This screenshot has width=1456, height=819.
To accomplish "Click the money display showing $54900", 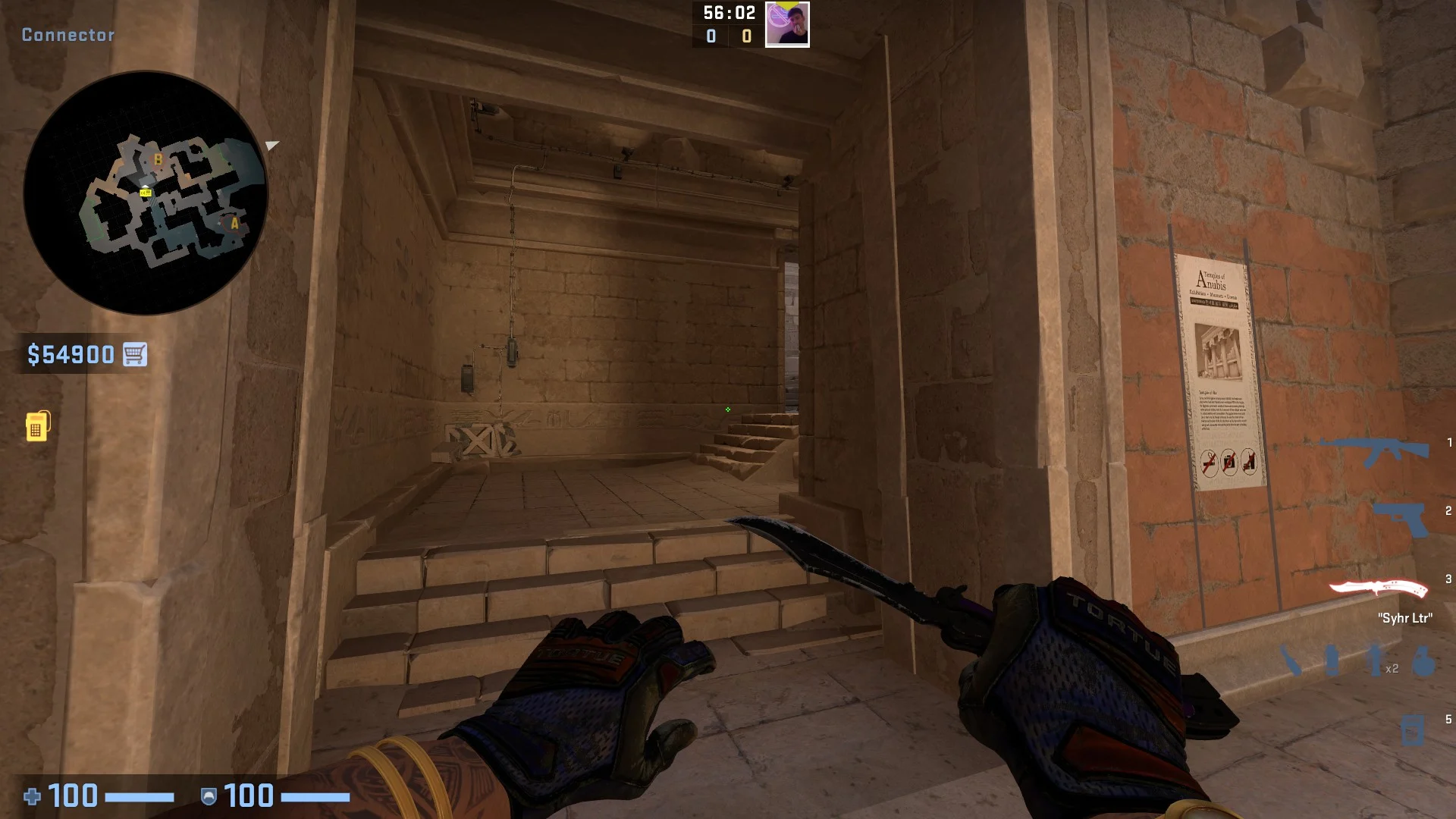I will coord(73,353).
